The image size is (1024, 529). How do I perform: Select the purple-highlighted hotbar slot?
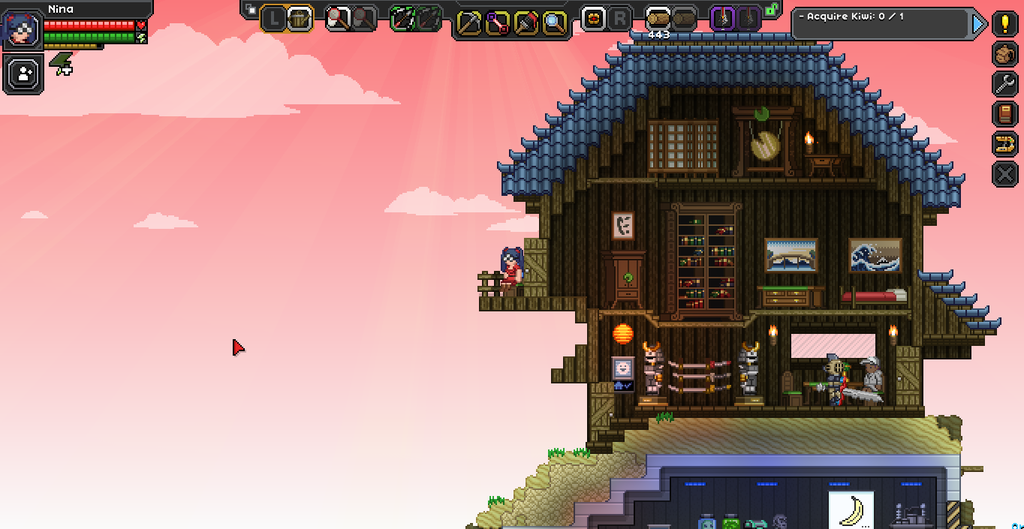point(723,17)
